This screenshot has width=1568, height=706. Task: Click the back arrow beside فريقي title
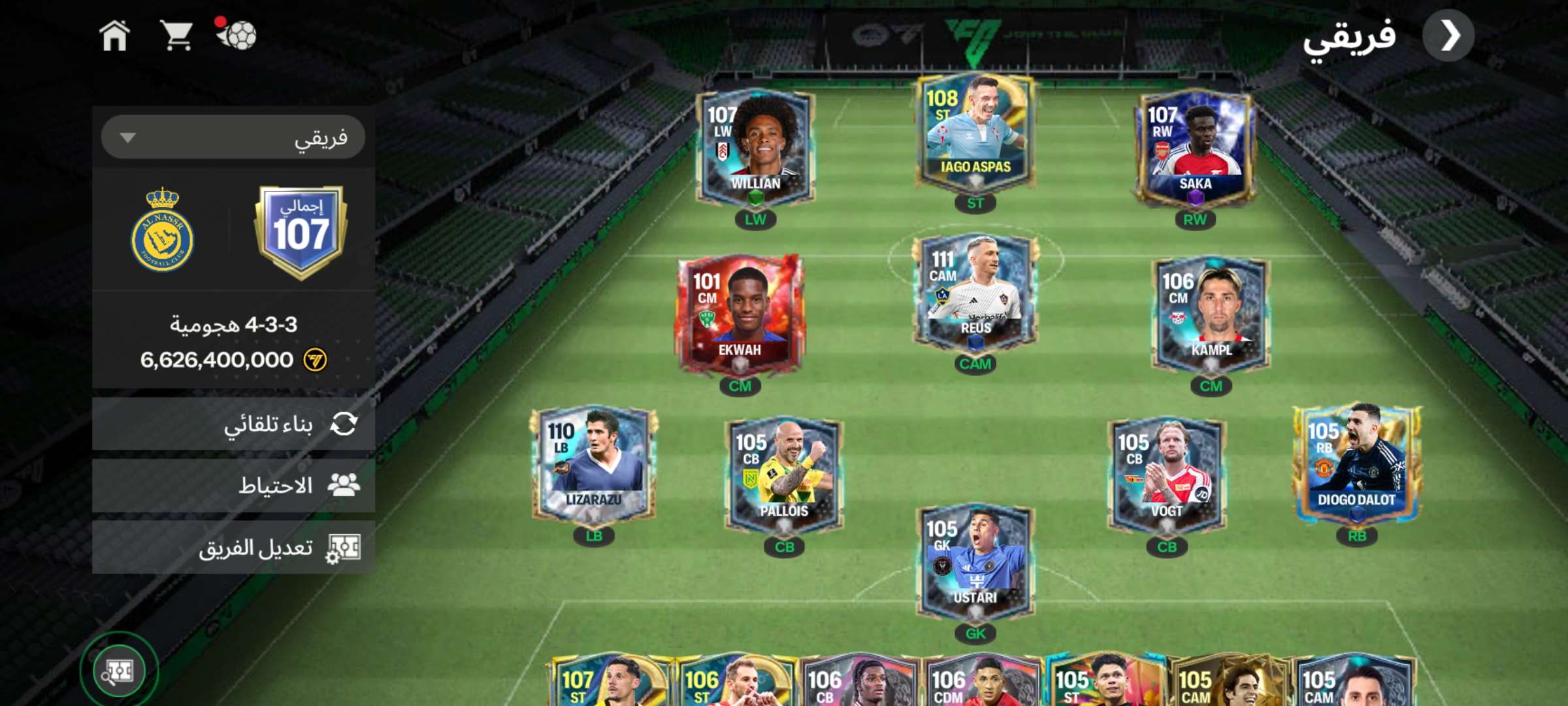click(1448, 36)
